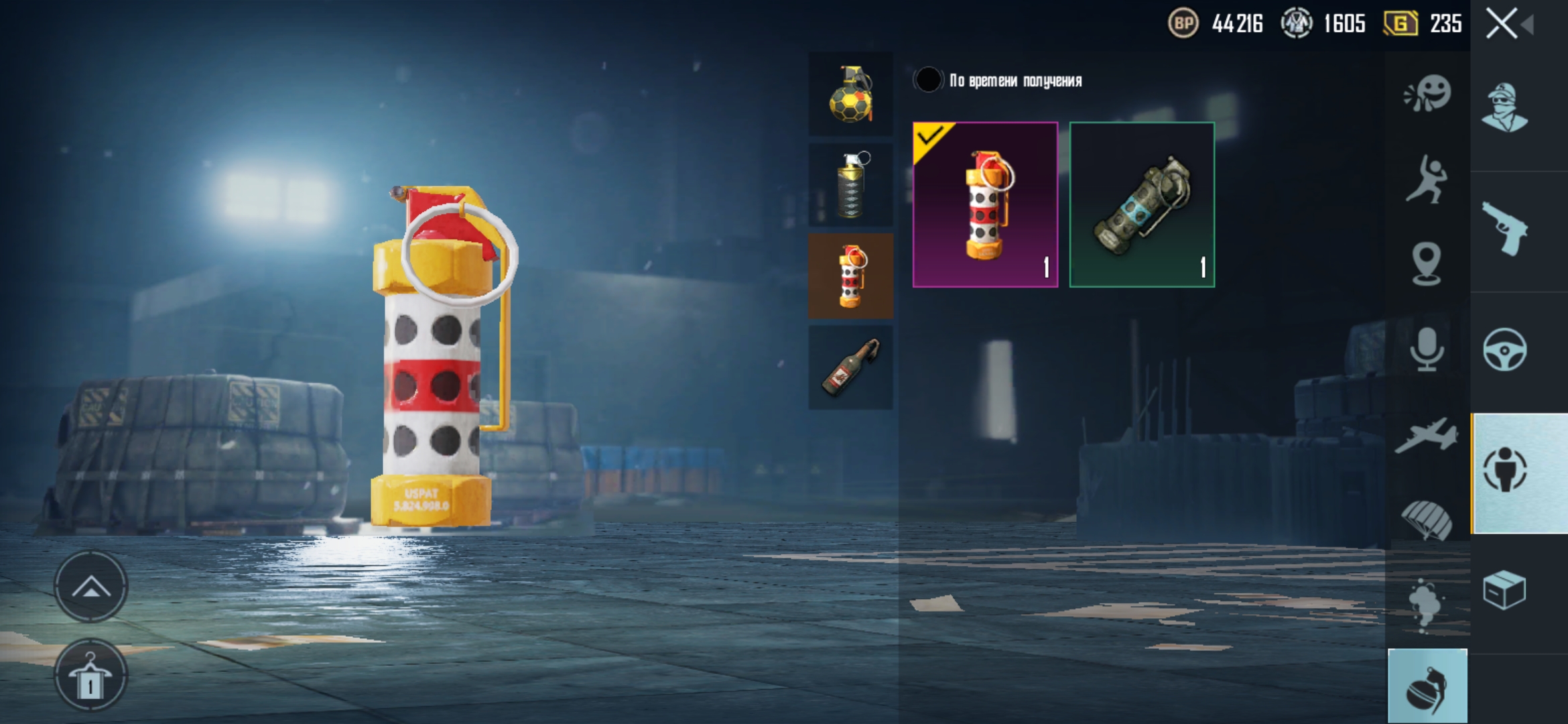Switch to the soccer ball frag grenade category
Image resolution: width=1568 pixels, height=724 pixels.
[850, 95]
